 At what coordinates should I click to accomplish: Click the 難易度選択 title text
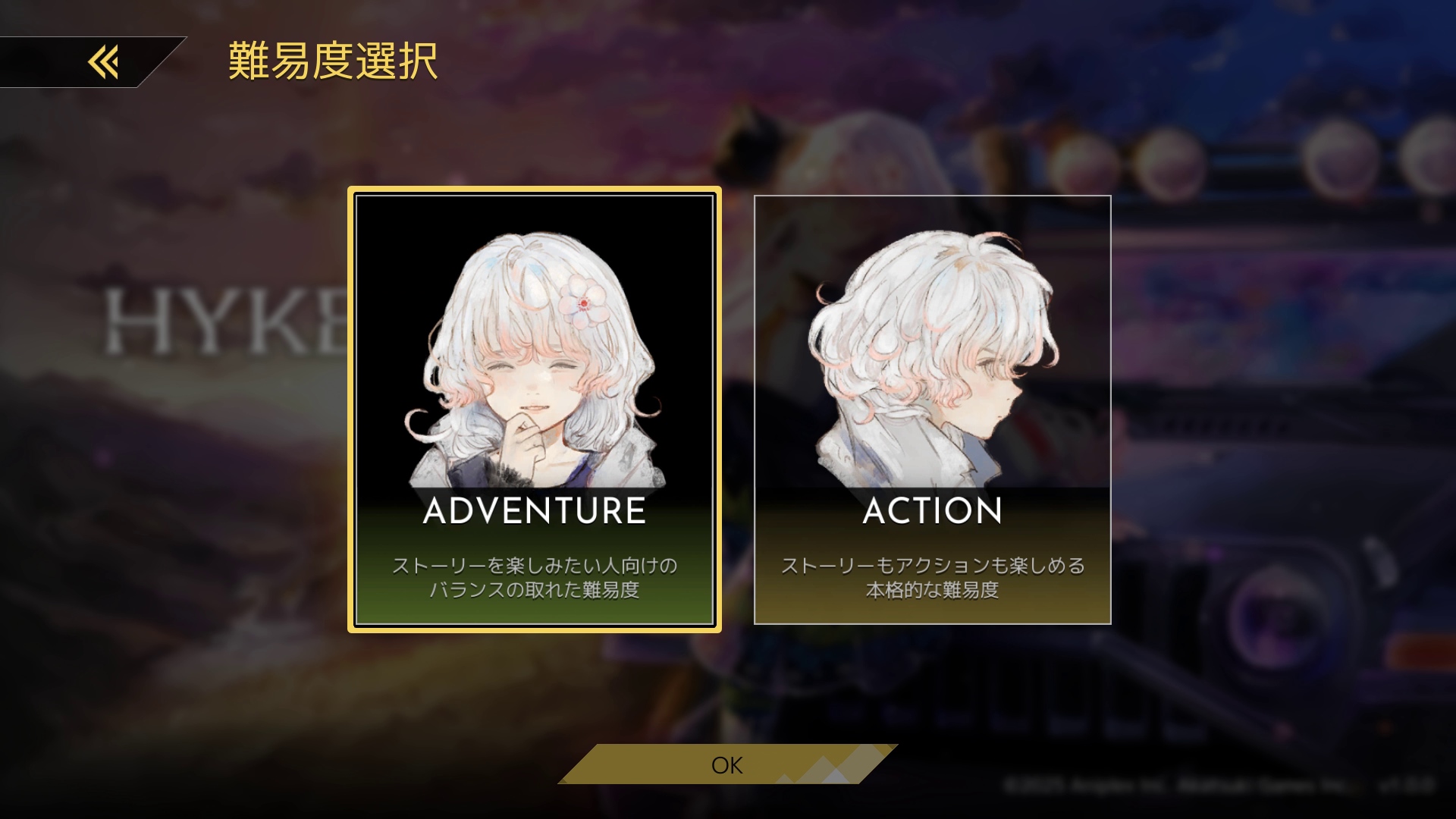pos(330,63)
